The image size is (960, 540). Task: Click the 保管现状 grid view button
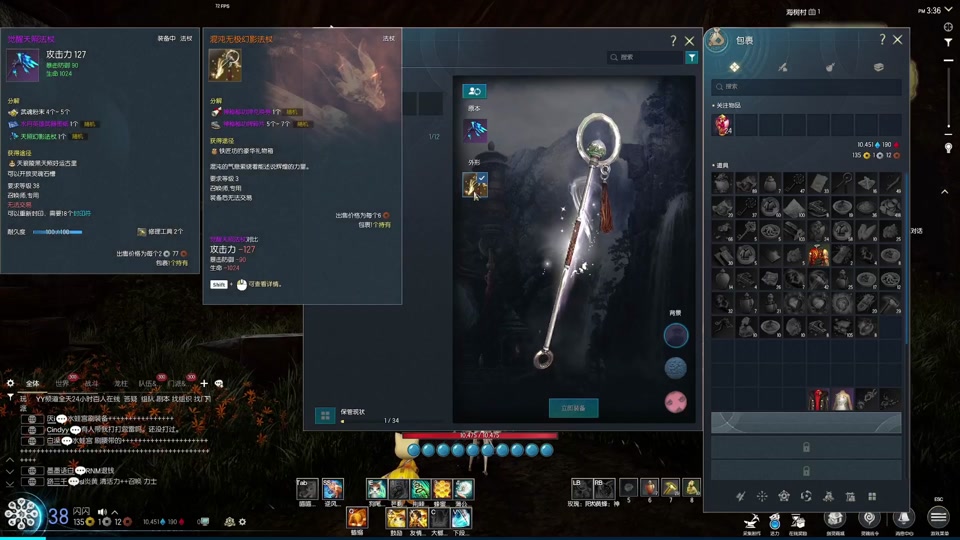(x=325, y=415)
